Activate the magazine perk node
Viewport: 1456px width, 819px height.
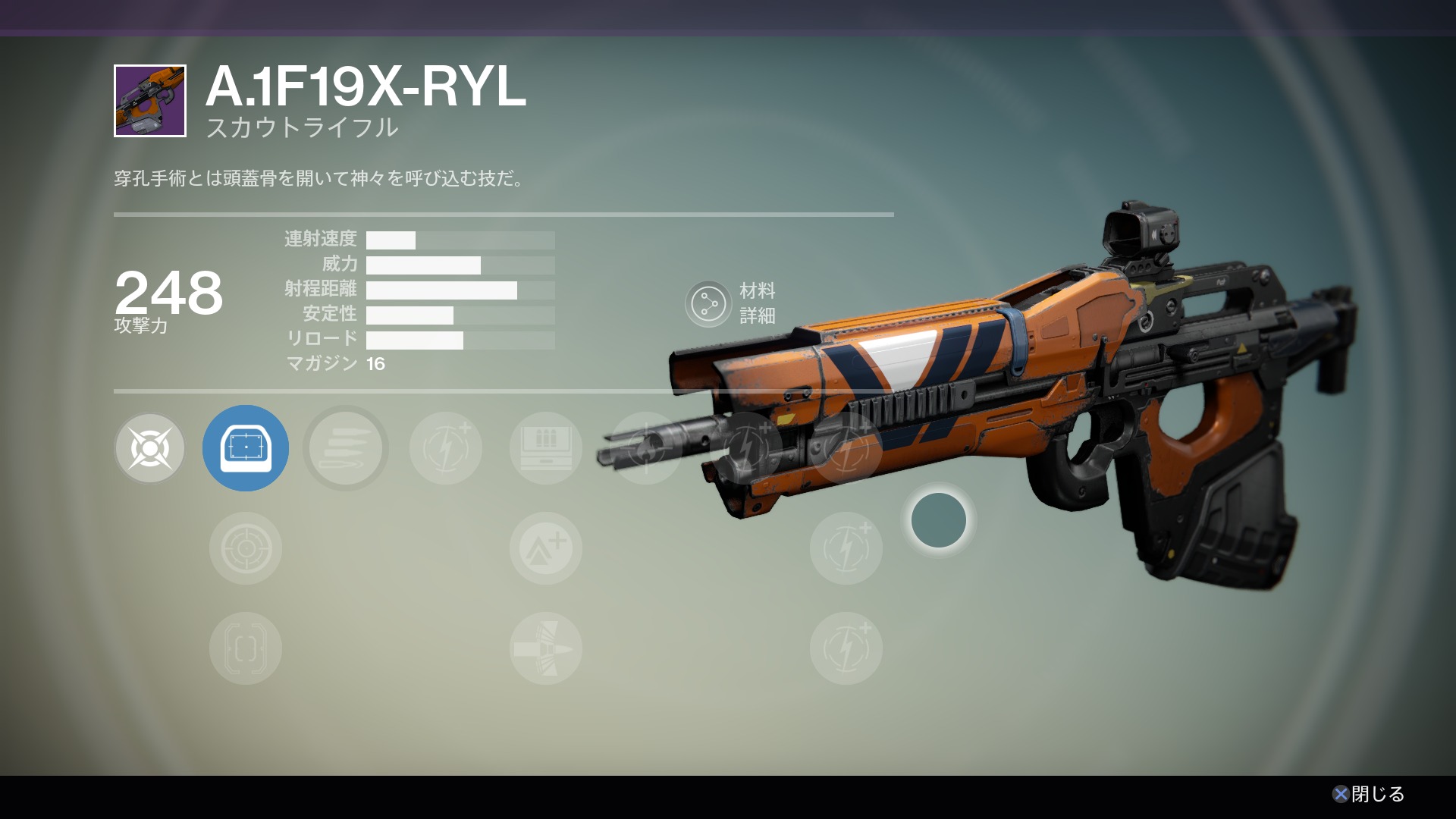click(x=546, y=448)
